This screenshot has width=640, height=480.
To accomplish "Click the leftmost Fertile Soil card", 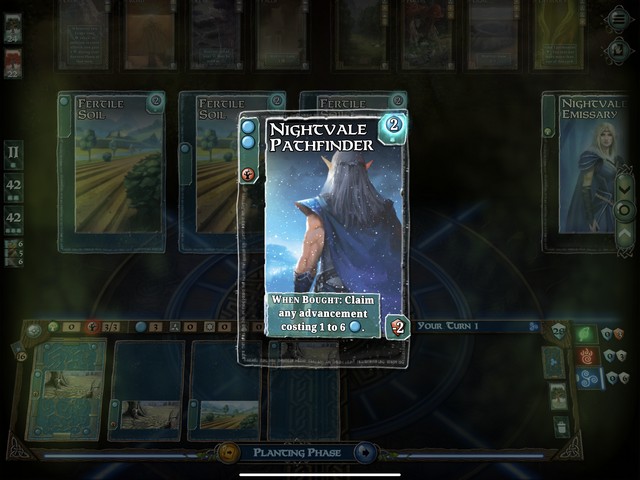I will click(110, 170).
